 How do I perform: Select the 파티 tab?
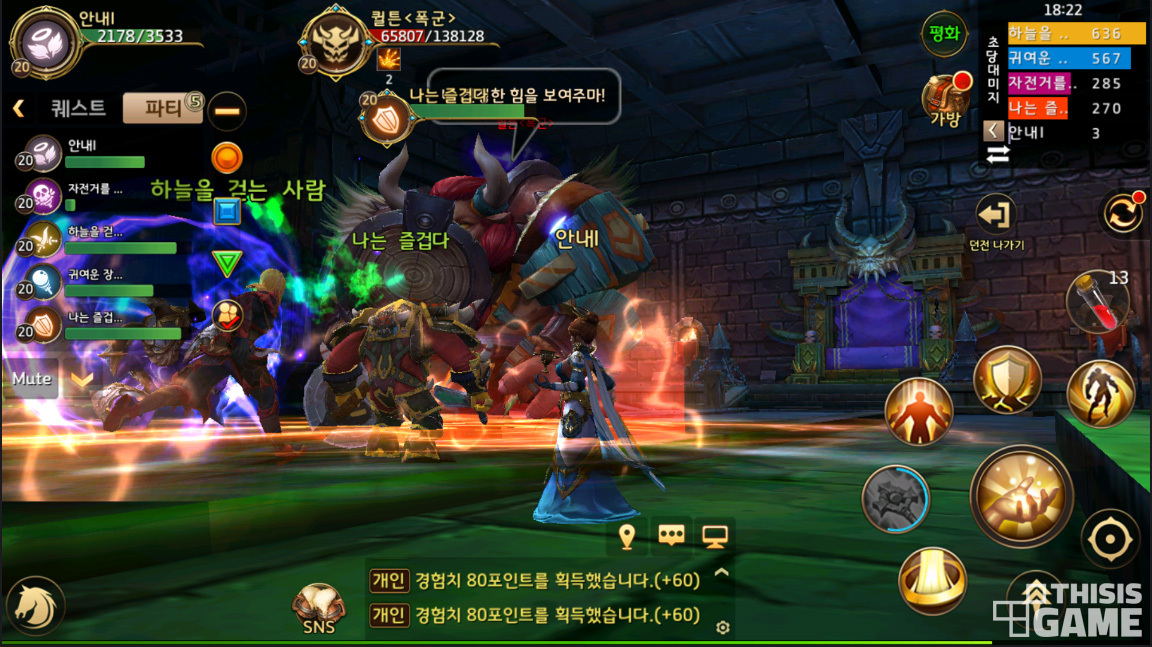pos(162,108)
